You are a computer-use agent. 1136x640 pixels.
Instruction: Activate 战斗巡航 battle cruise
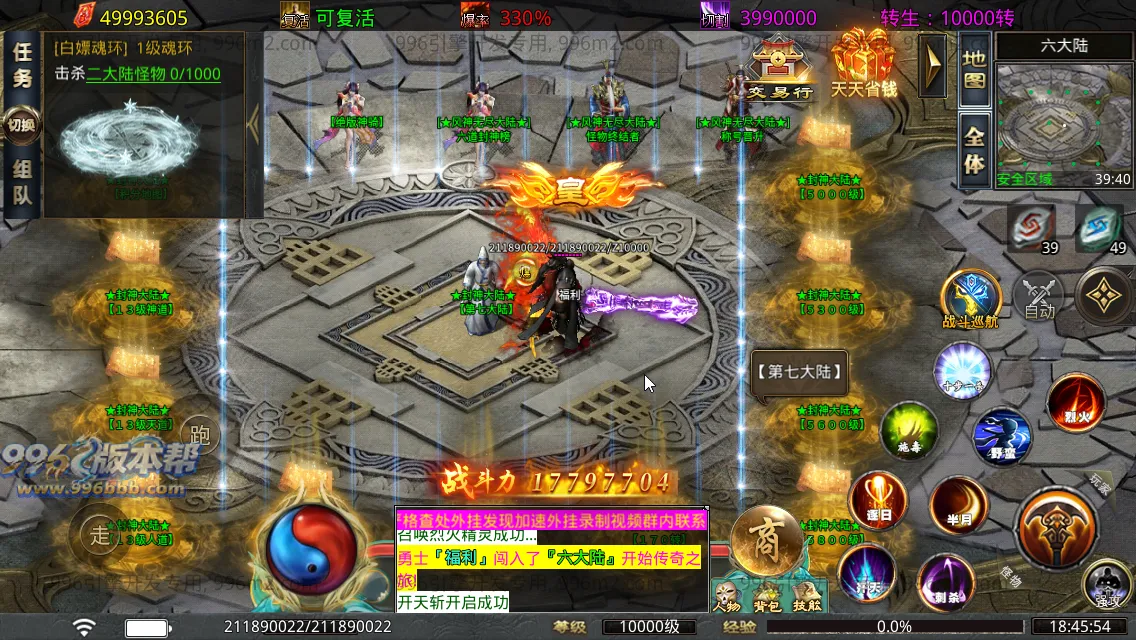click(971, 297)
